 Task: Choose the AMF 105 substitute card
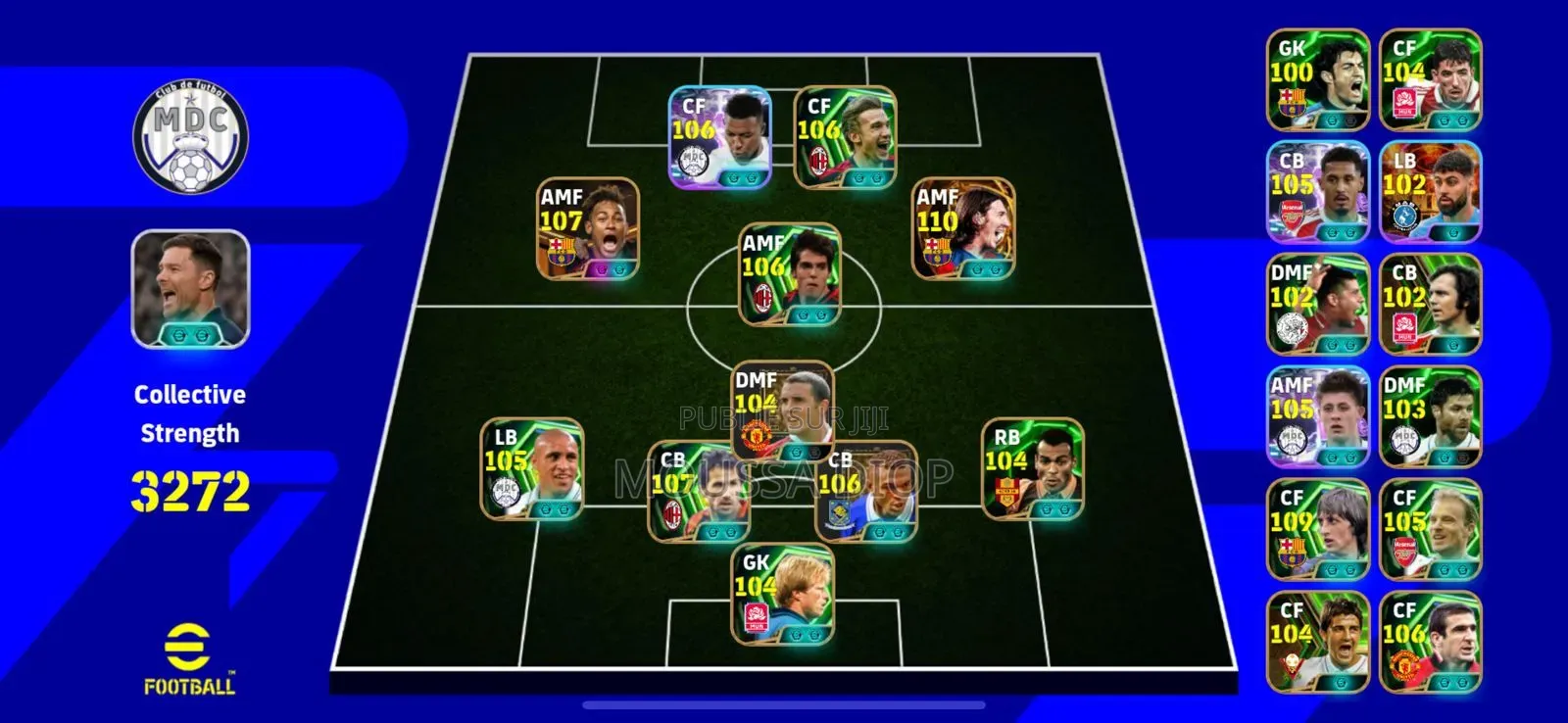(x=1318, y=417)
